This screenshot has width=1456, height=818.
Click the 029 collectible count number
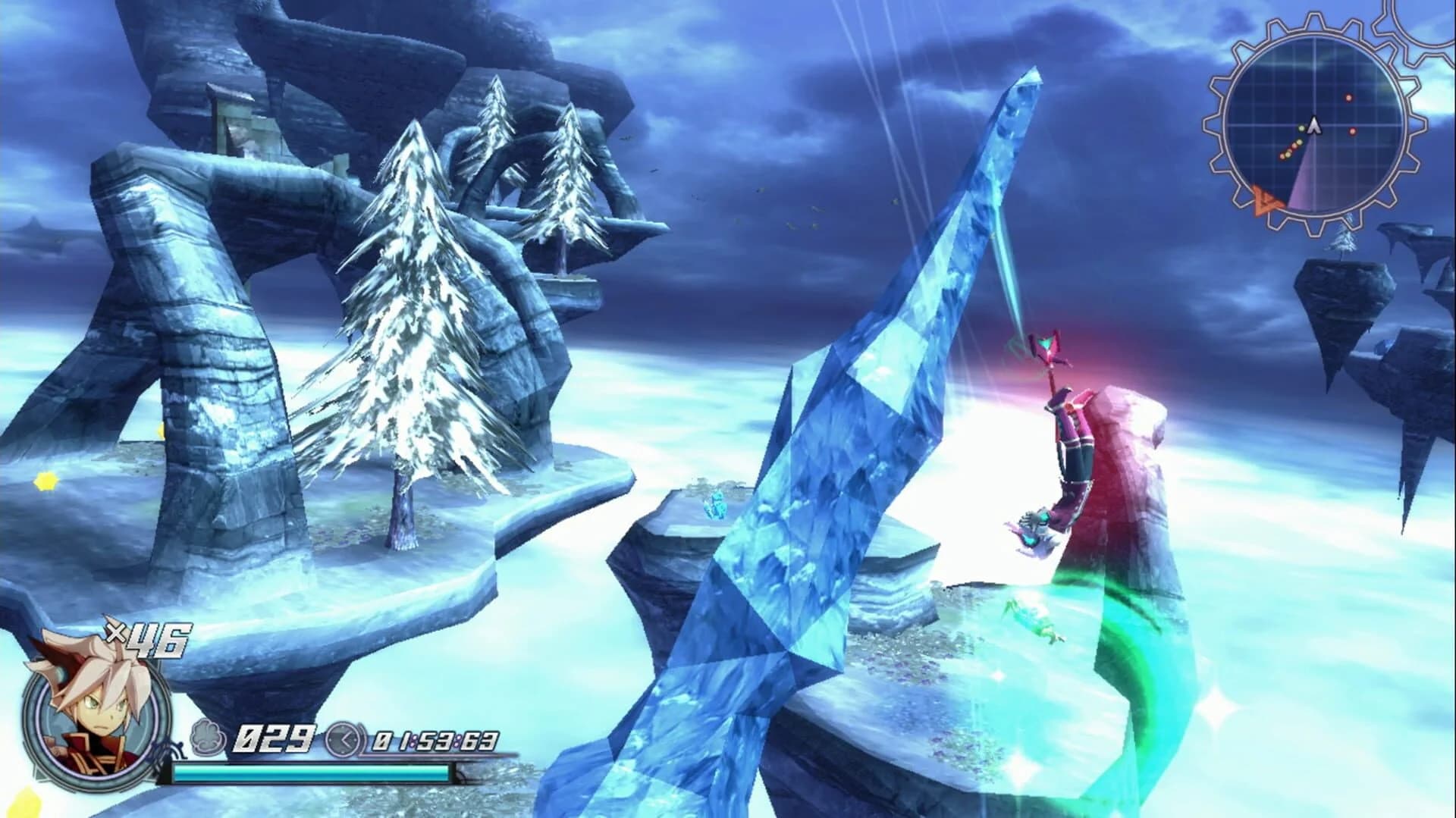(277, 738)
